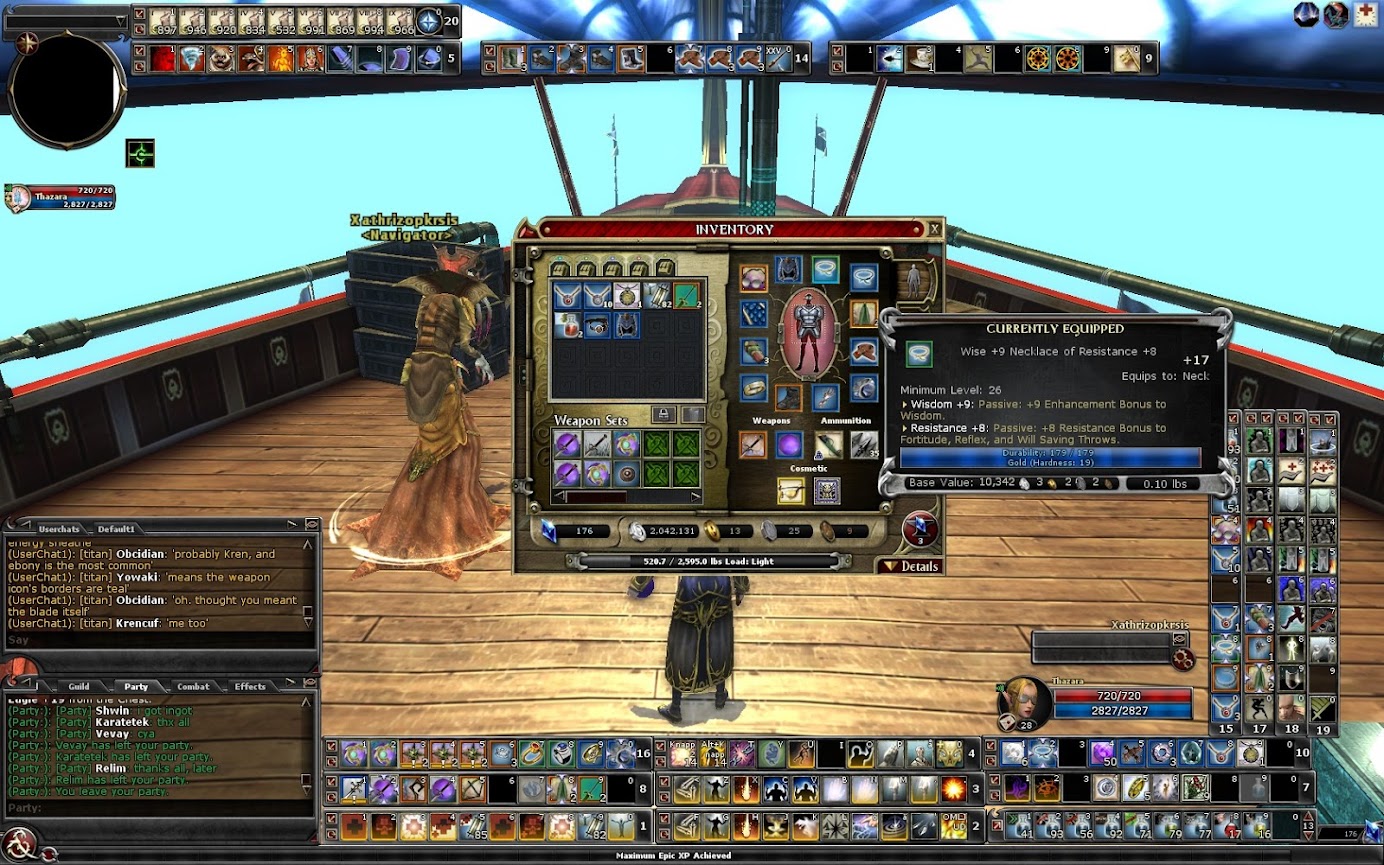Click the circular minimap
The width and height of the screenshot is (1384, 865).
[66, 92]
